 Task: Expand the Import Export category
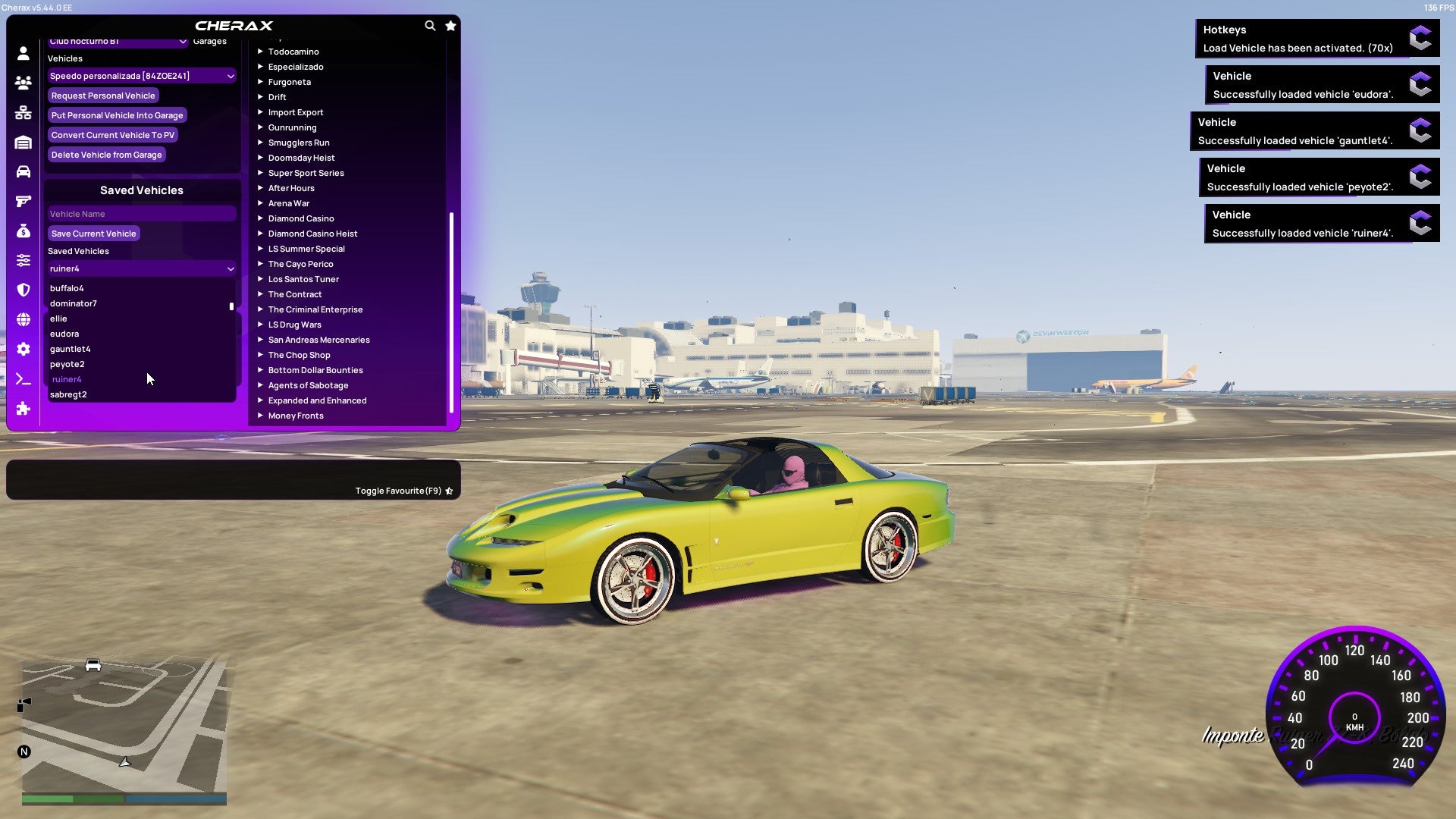(296, 111)
